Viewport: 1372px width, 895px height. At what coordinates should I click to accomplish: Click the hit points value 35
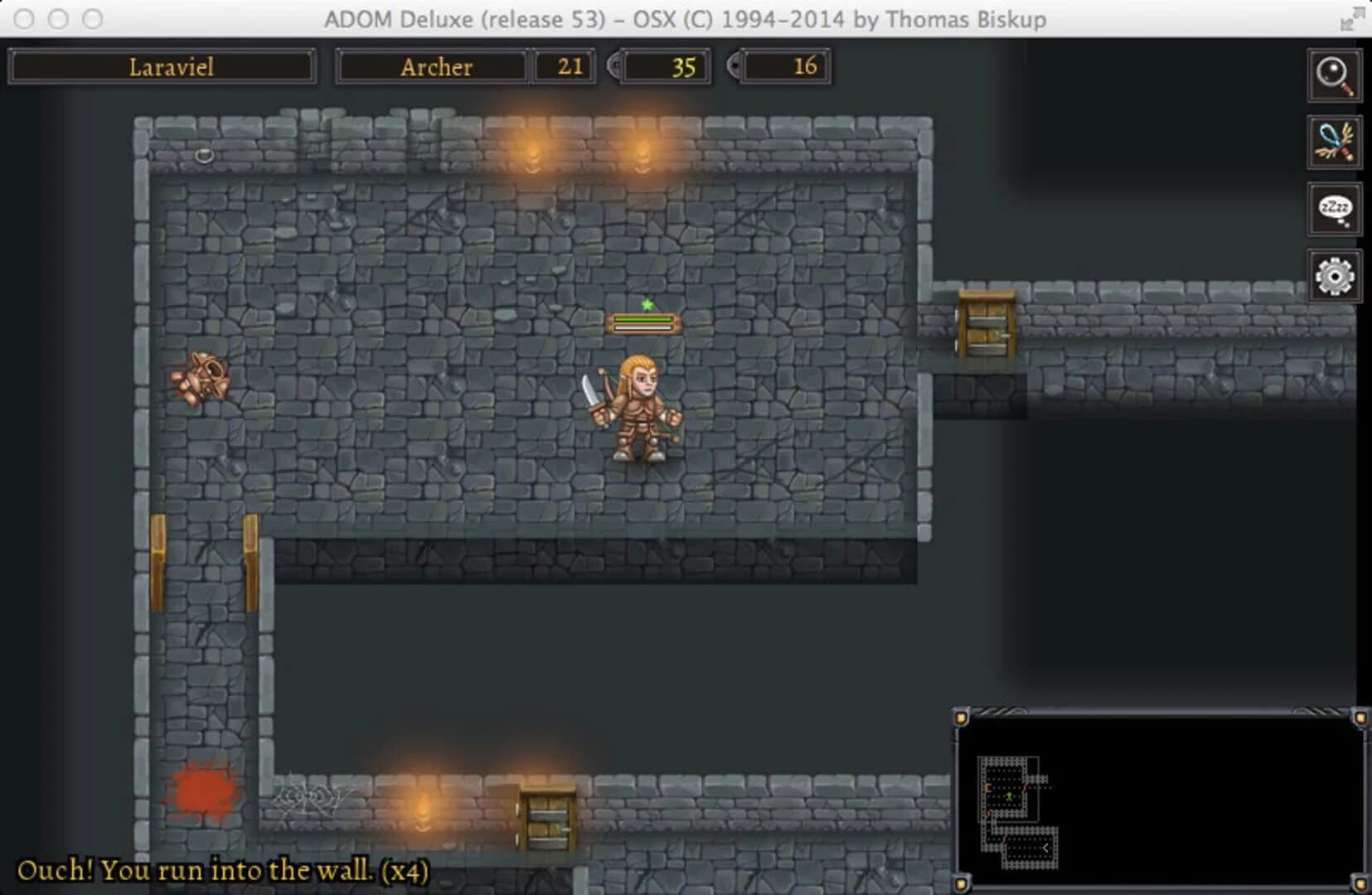(663, 68)
